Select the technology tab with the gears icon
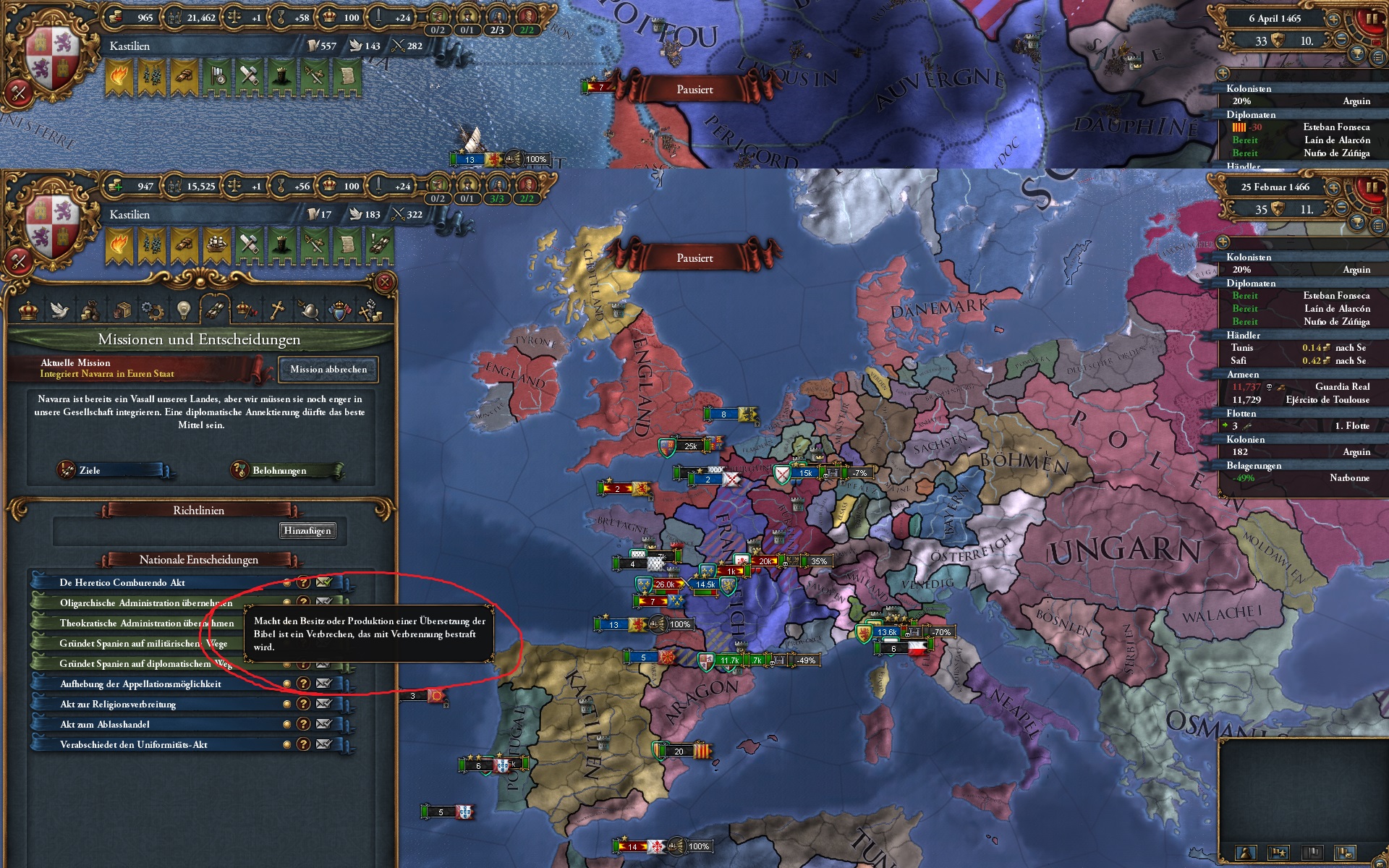This screenshot has width=1389, height=868. [x=153, y=310]
